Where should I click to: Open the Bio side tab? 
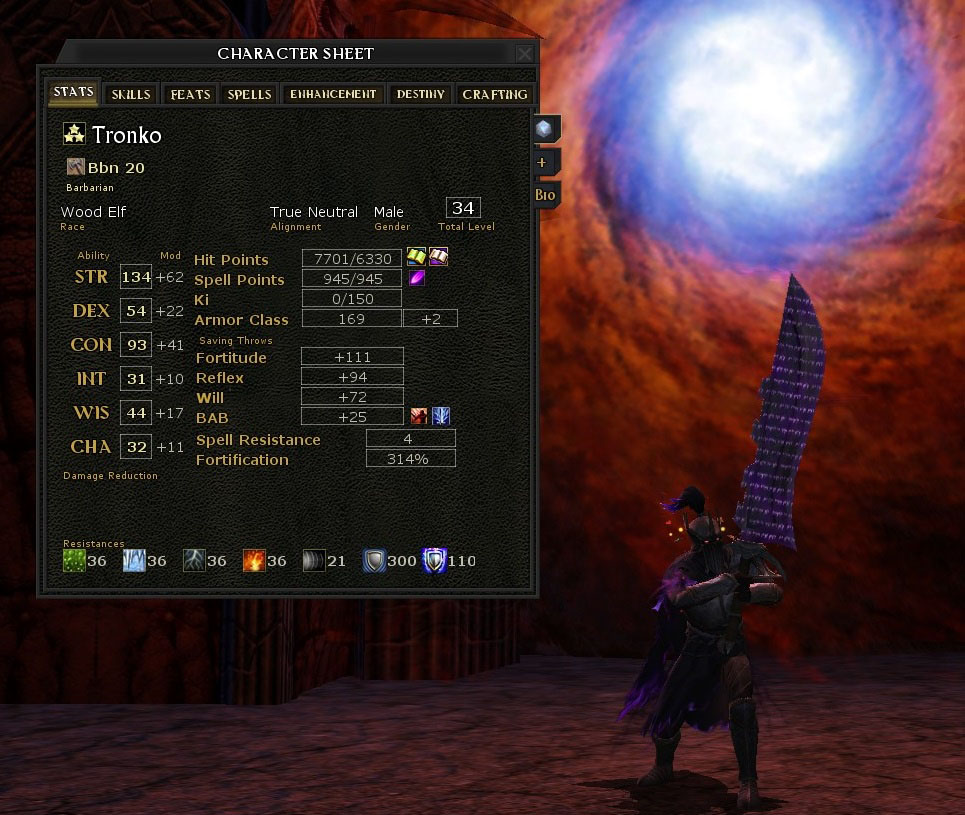545,195
